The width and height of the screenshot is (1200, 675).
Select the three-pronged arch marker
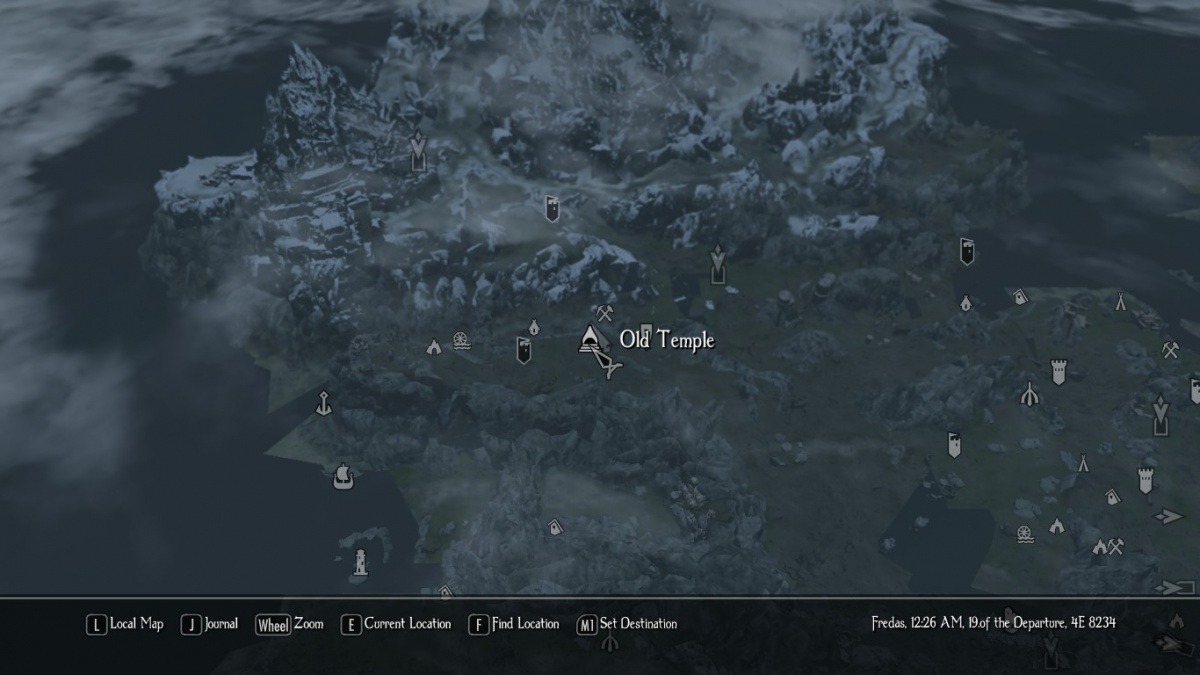(x=1028, y=394)
